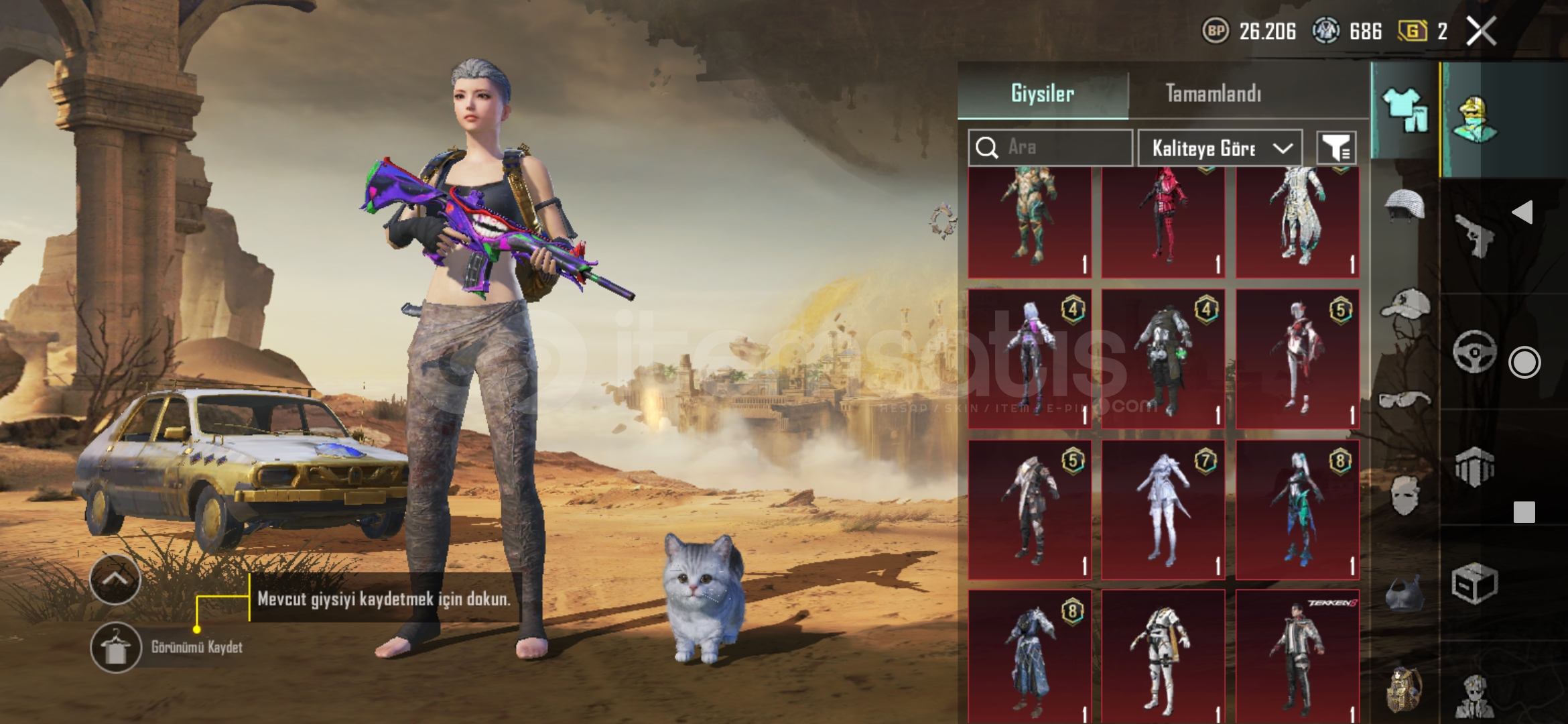Open the helmet category

[1404, 204]
